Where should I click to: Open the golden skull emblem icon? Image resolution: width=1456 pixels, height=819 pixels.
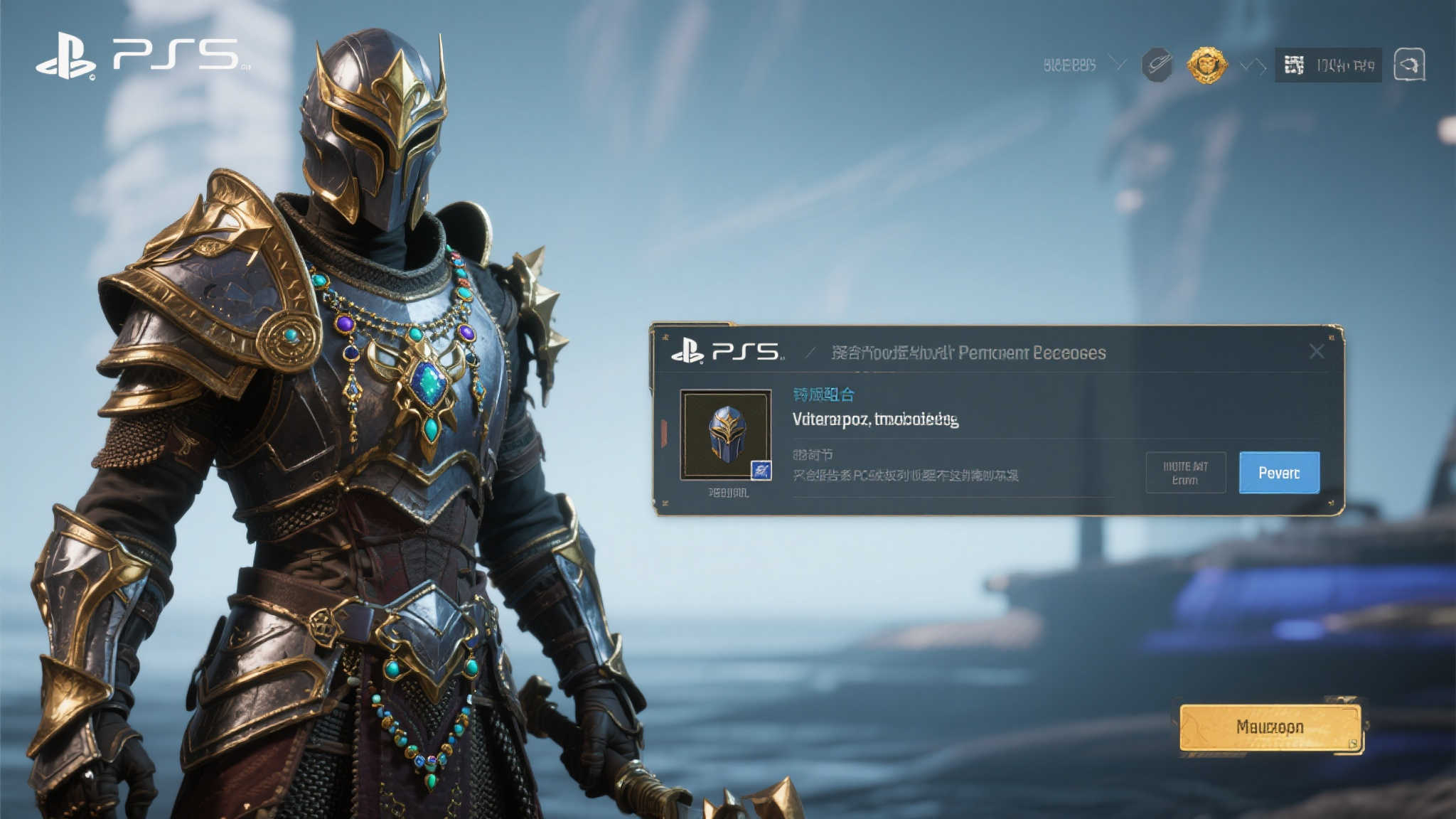(1206, 65)
